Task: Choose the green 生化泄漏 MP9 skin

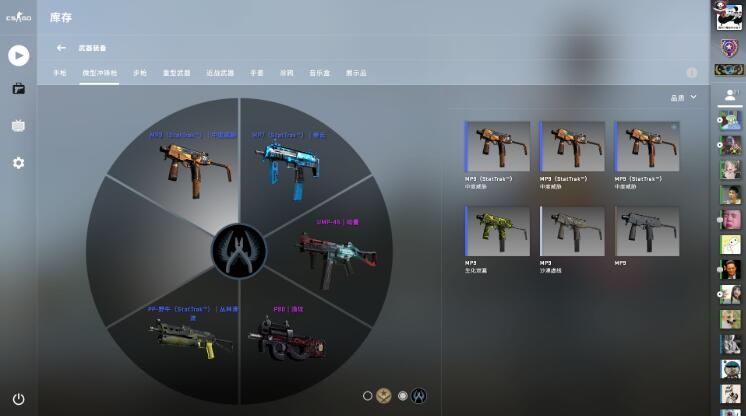Action: [x=498, y=232]
